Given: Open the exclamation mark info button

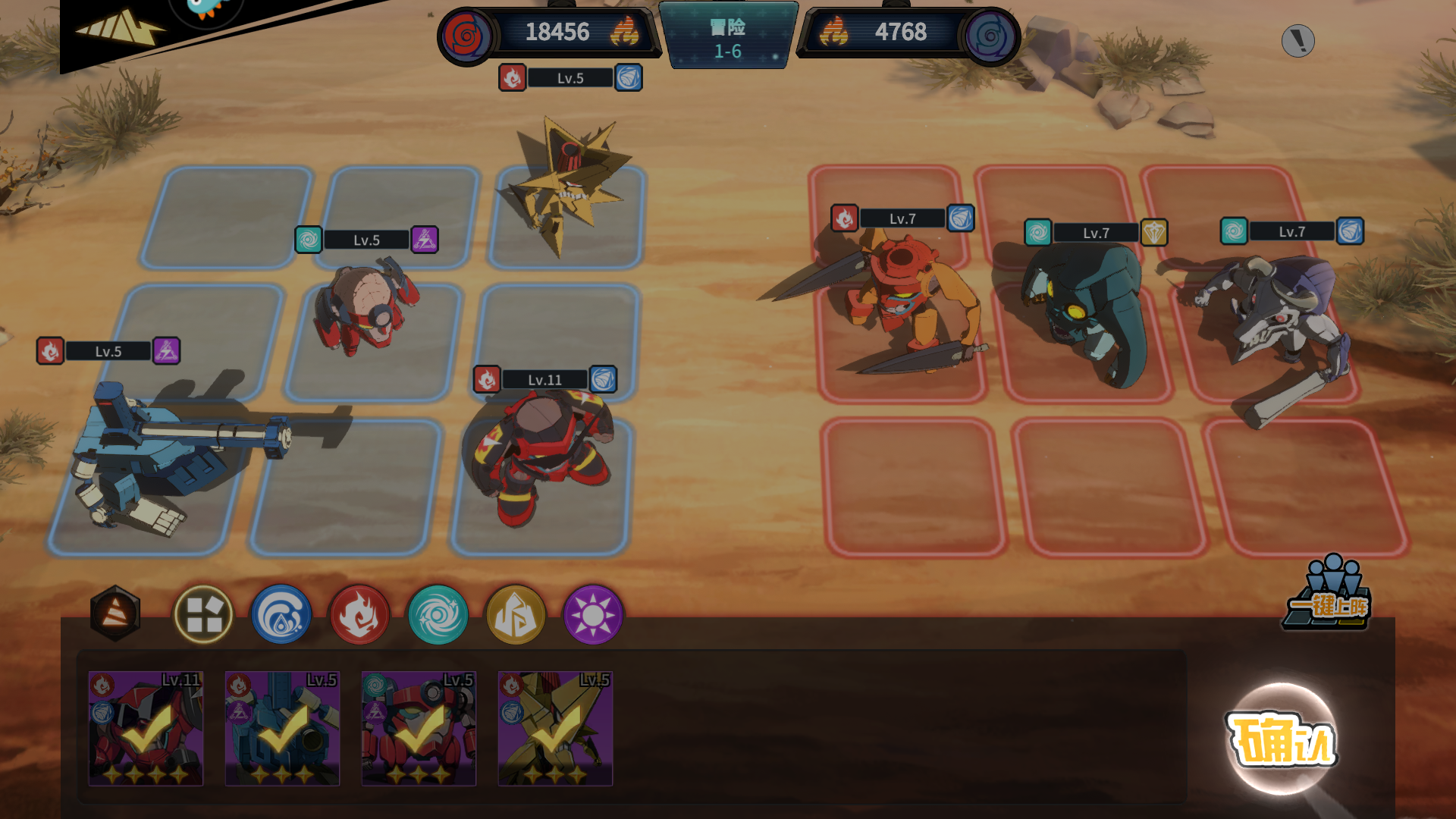Looking at the screenshot, I should pyautogui.click(x=1298, y=41).
